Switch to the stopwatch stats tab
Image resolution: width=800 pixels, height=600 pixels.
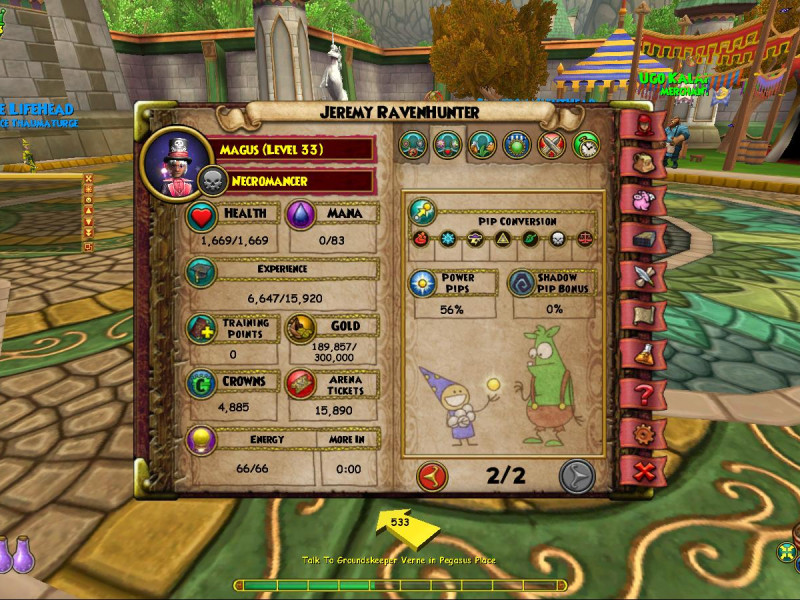(587, 145)
